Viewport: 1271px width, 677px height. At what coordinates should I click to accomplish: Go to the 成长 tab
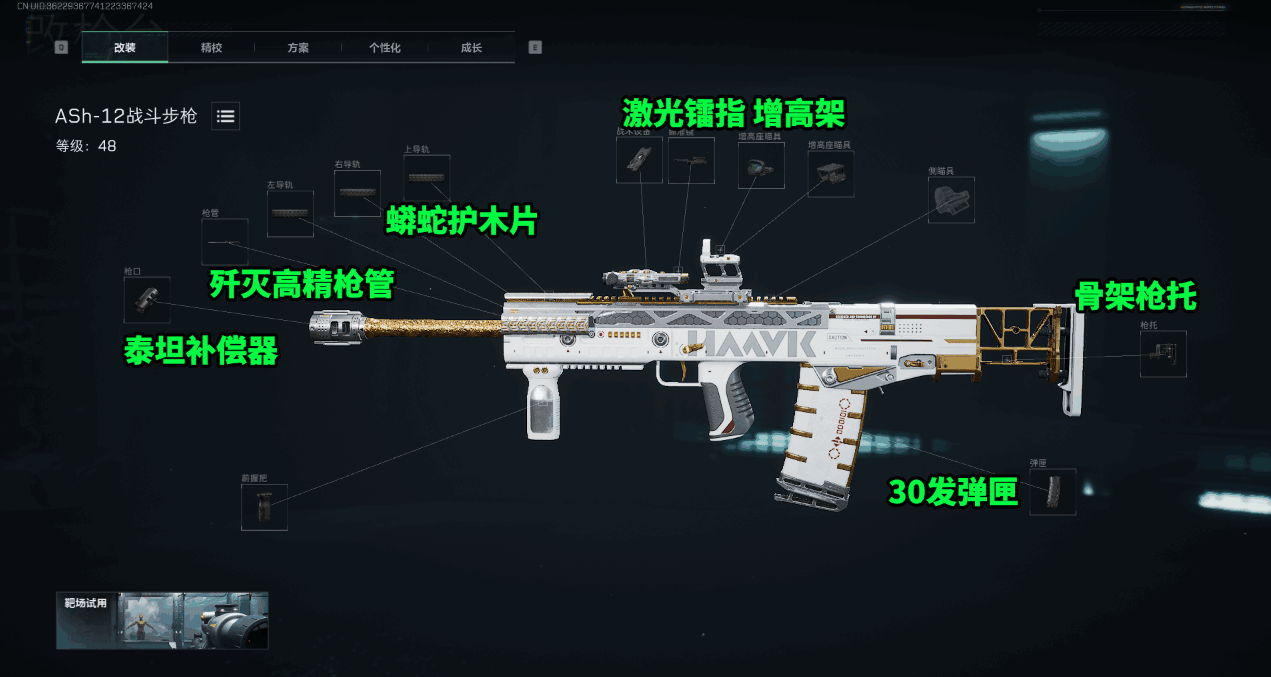[x=471, y=47]
